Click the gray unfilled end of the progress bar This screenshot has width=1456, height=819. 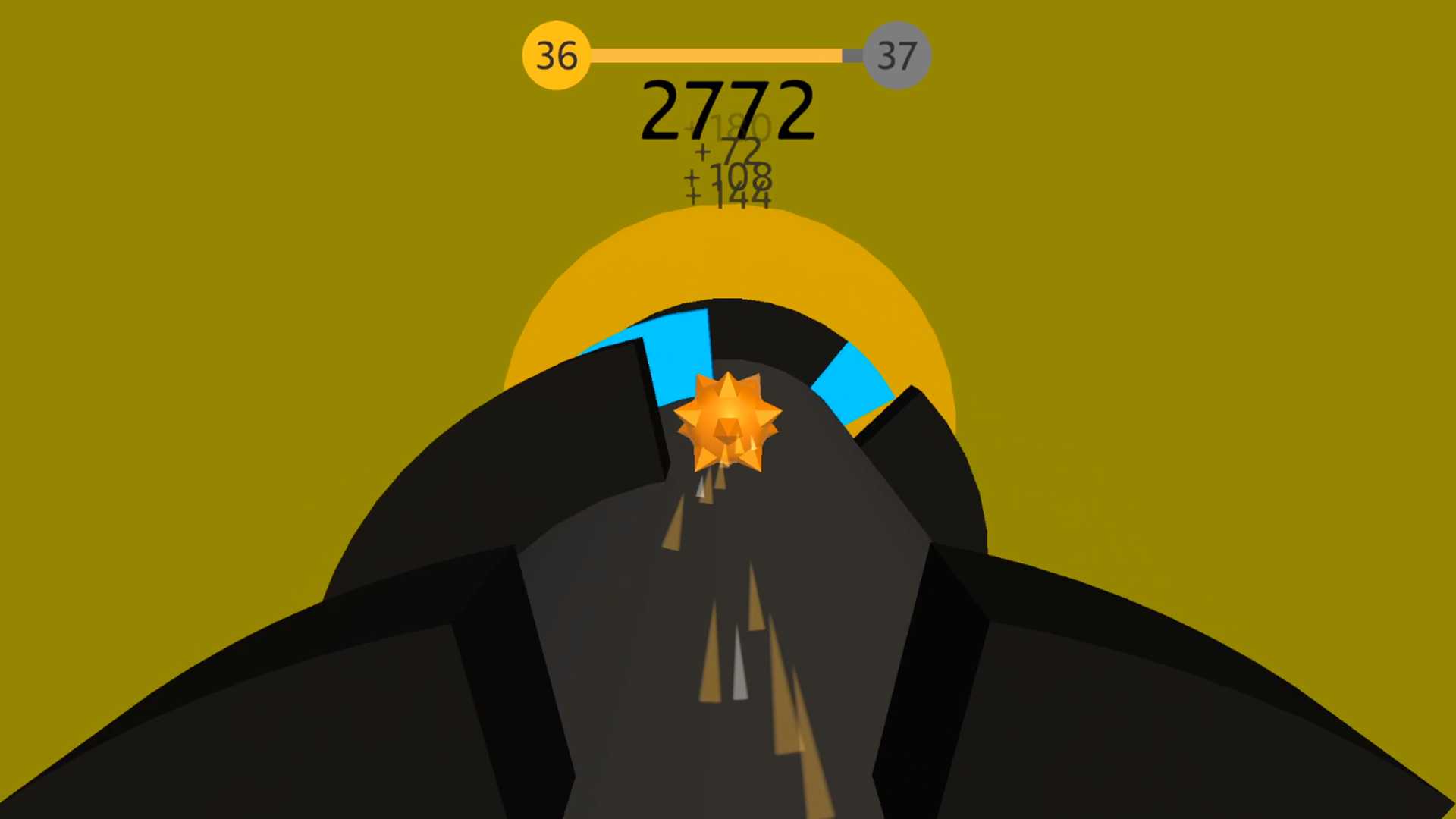point(853,54)
